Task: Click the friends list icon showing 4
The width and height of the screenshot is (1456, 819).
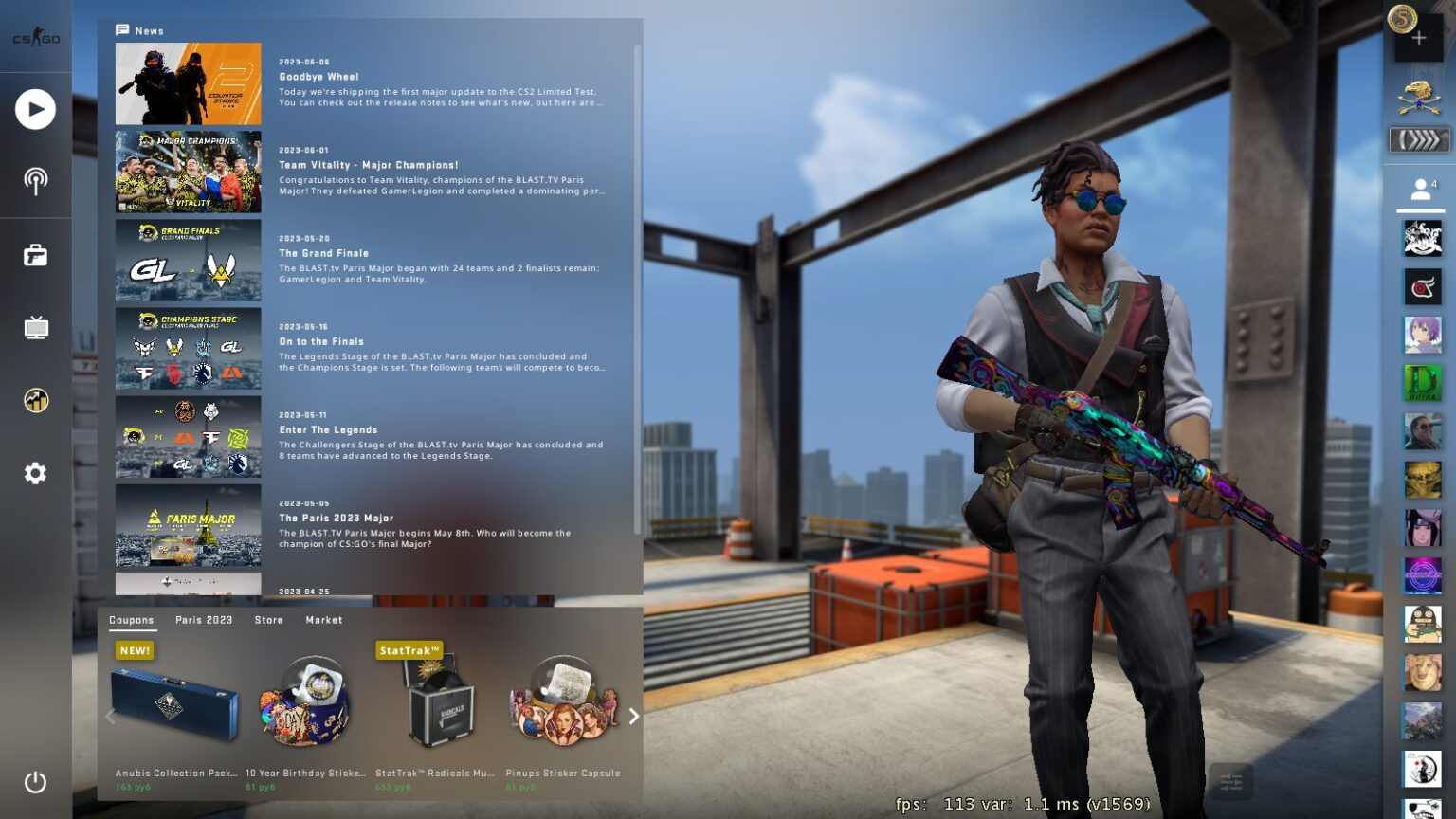Action: (1422, 188)
